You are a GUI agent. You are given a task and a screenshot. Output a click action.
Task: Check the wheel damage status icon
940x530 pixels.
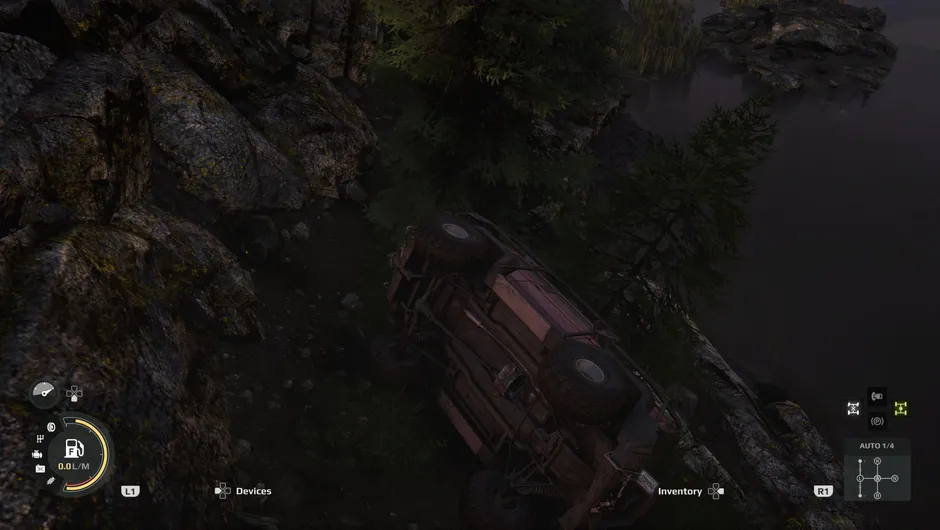pyautogui.click(x=51, y=427)
